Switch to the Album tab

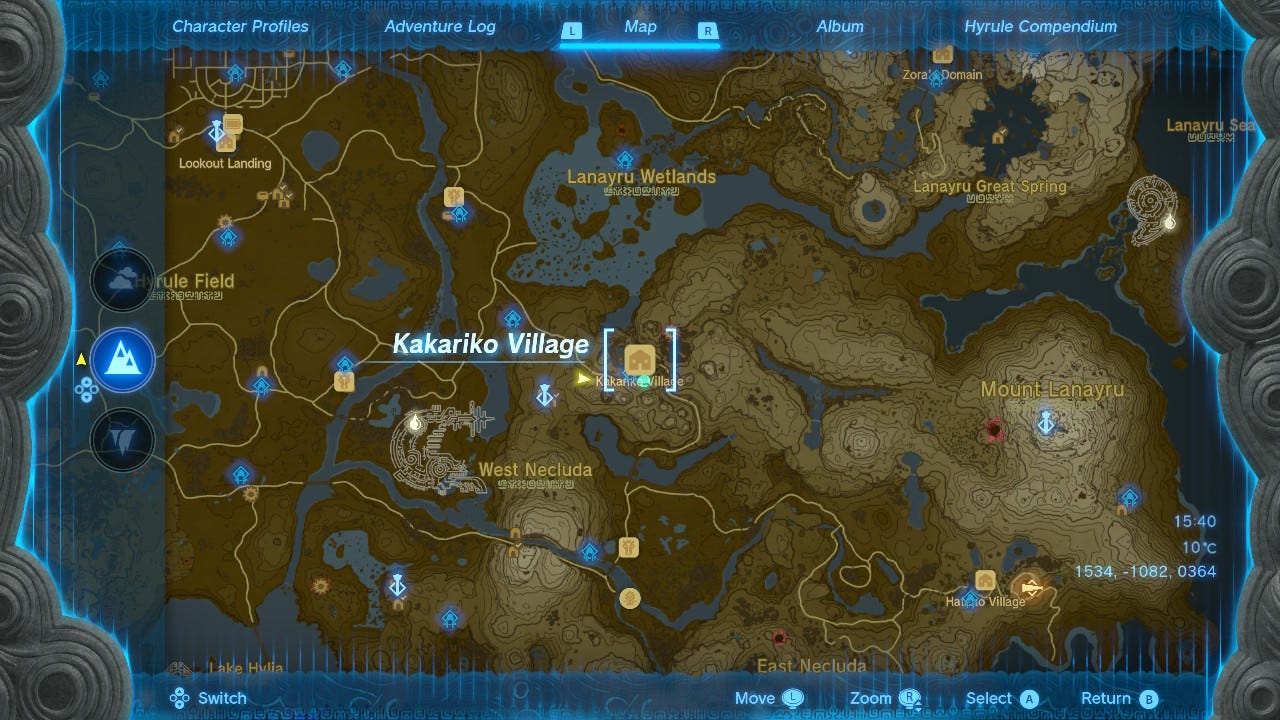coord(839,27)
